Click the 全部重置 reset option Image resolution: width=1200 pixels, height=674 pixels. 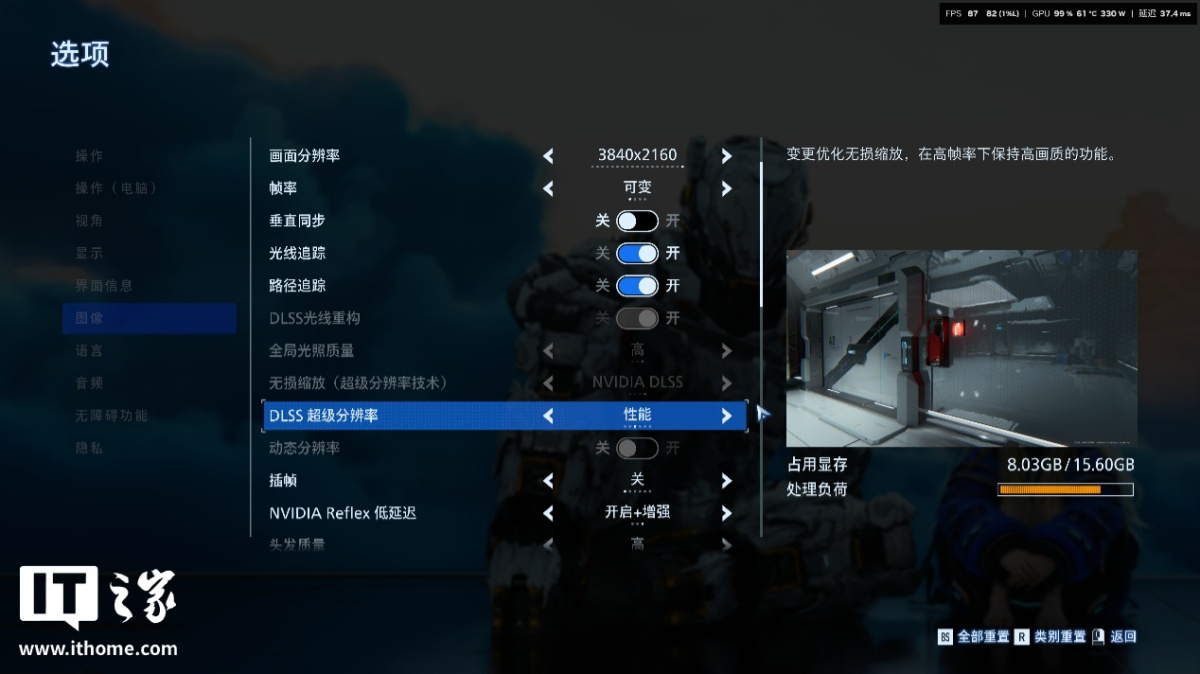(982, 637)
